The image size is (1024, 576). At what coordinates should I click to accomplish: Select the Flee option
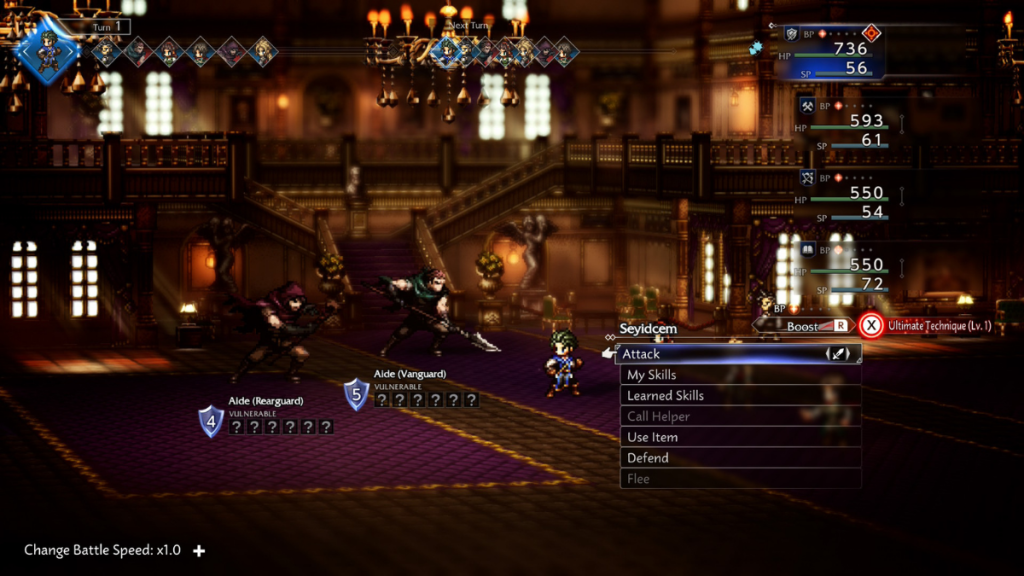pos(738,479)
